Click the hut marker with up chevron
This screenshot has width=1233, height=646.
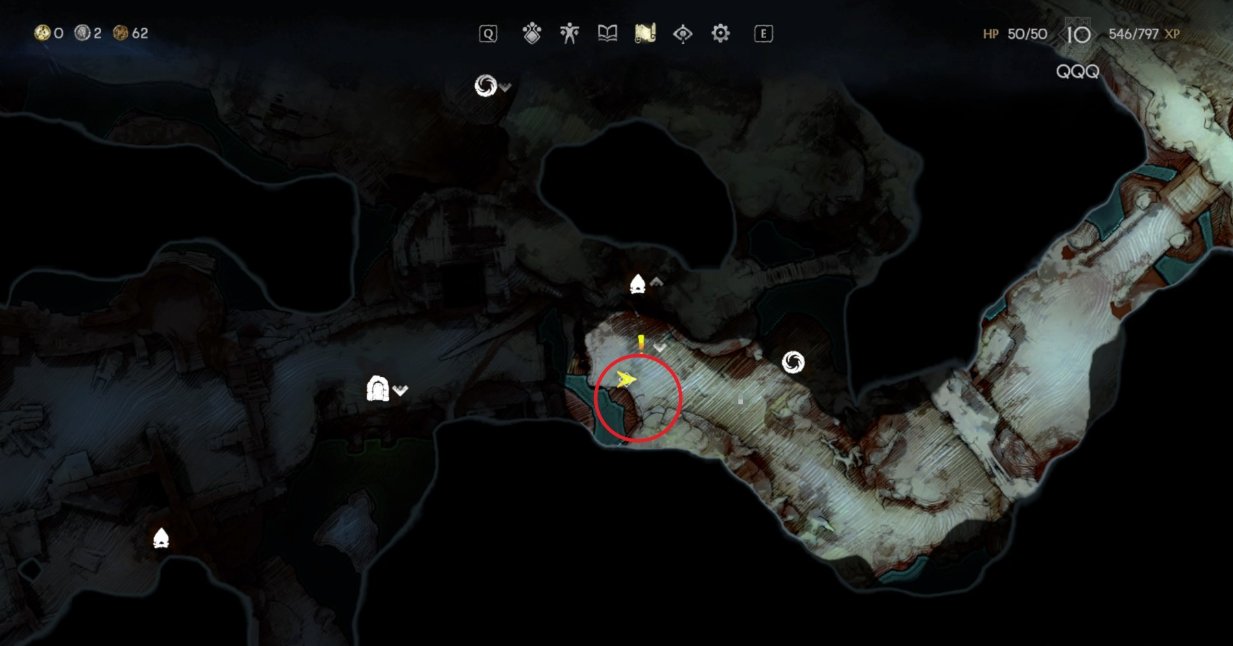(x=638, y=285)
